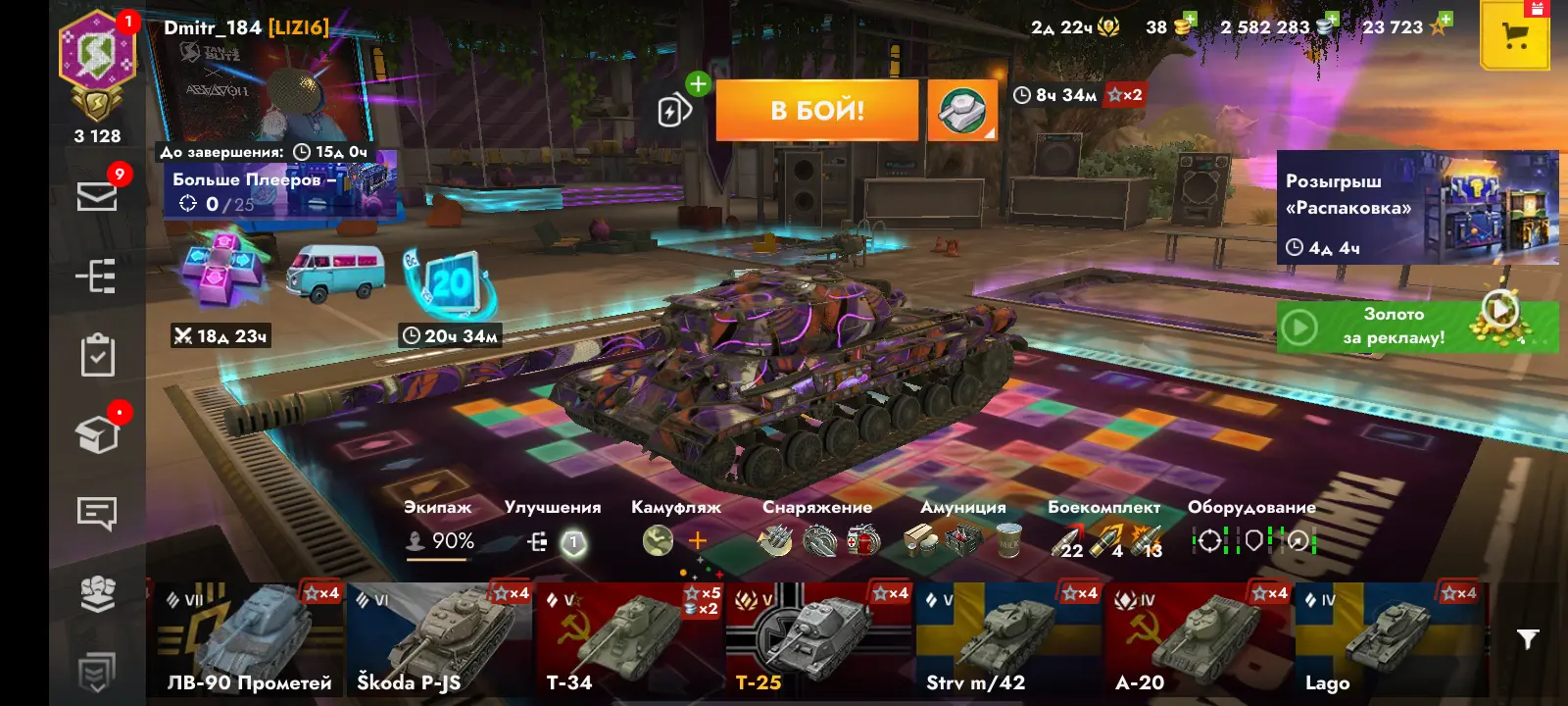Open the mail inbox
Image resolution: width=1568 pixels, height=706 pixels.
97,196
